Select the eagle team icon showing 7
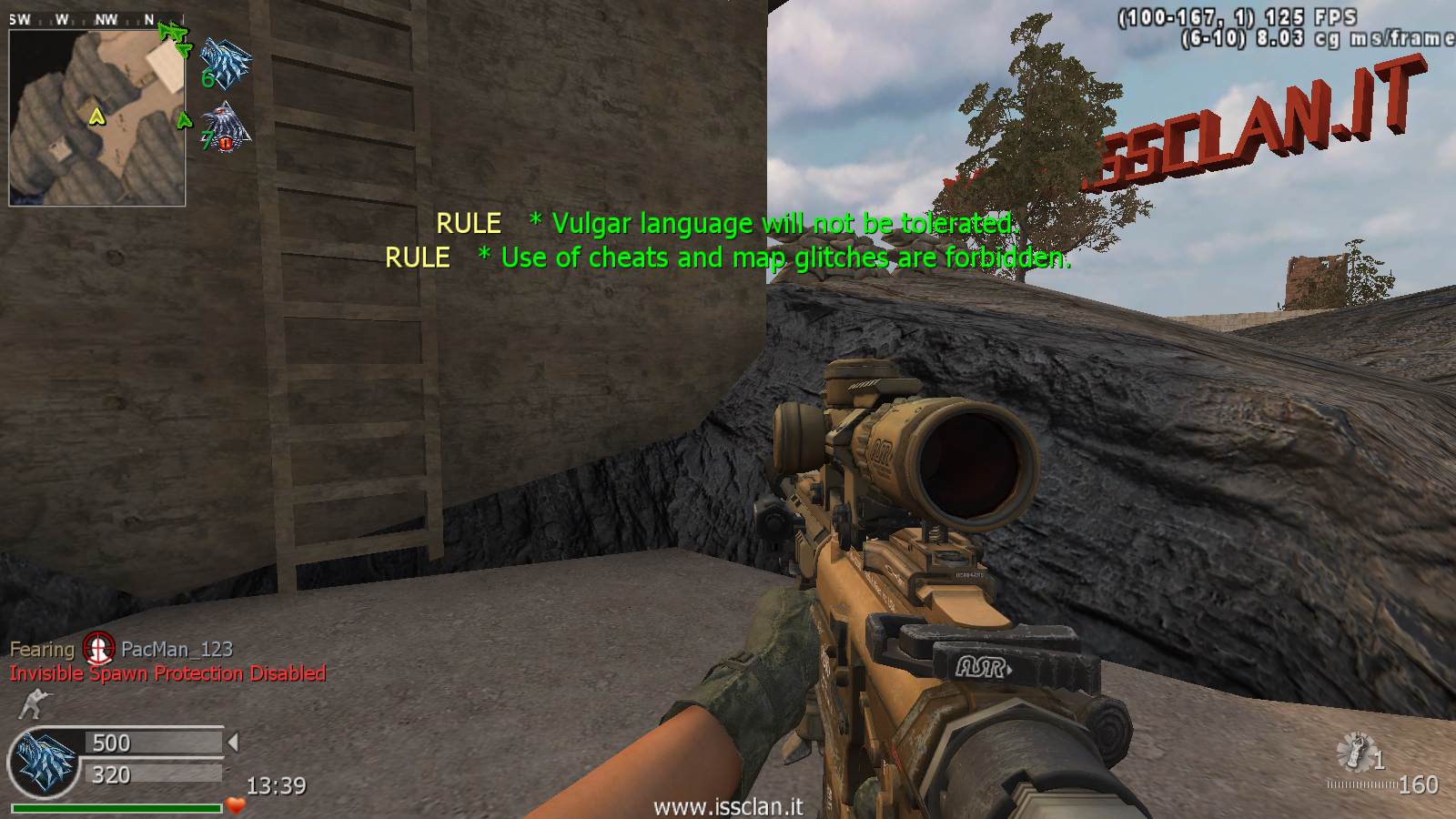The image size is (1456, 819). (x=225, y=127)
